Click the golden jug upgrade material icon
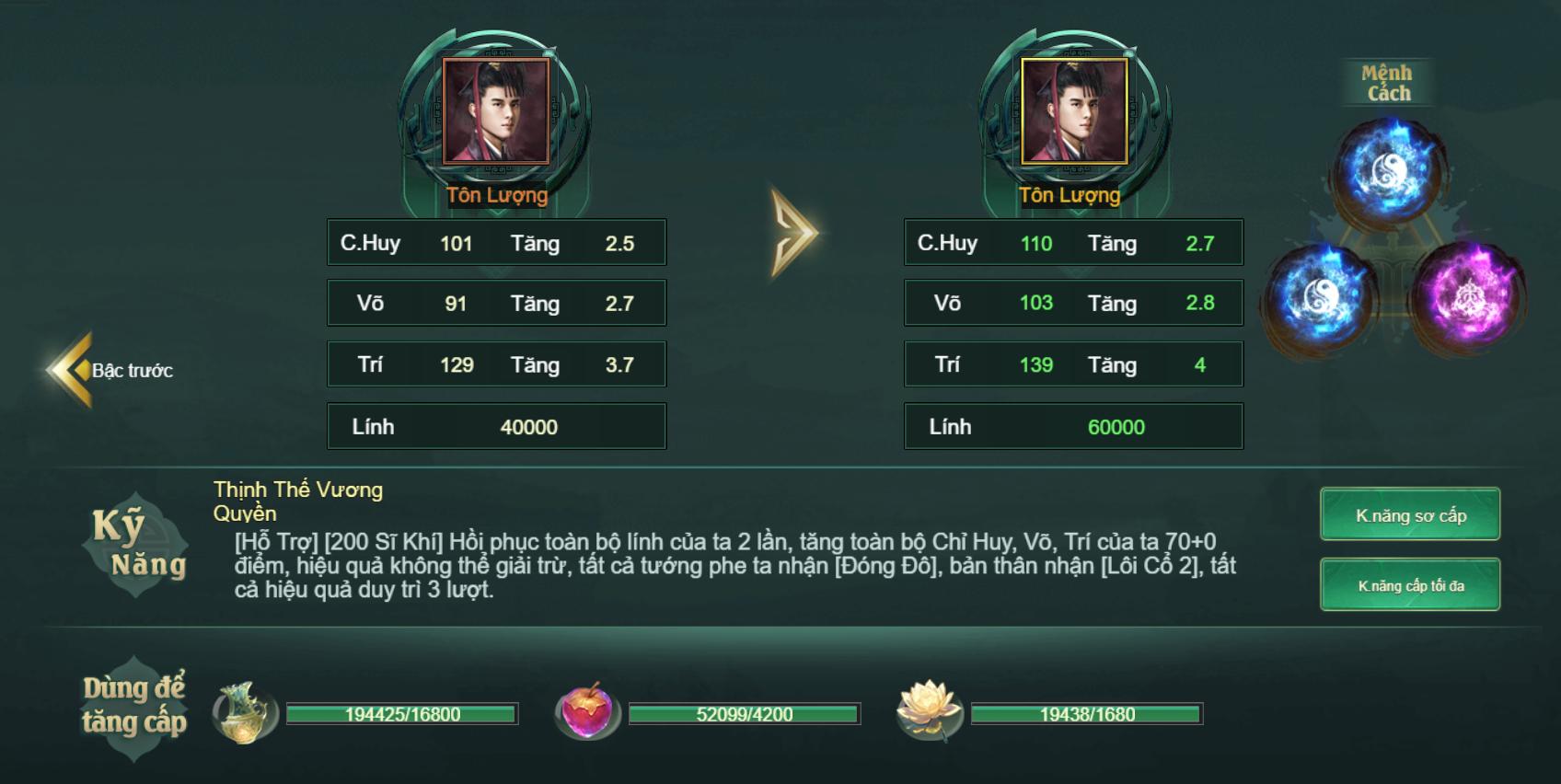Screen dimensions: 1561x784 coord(245,713)
